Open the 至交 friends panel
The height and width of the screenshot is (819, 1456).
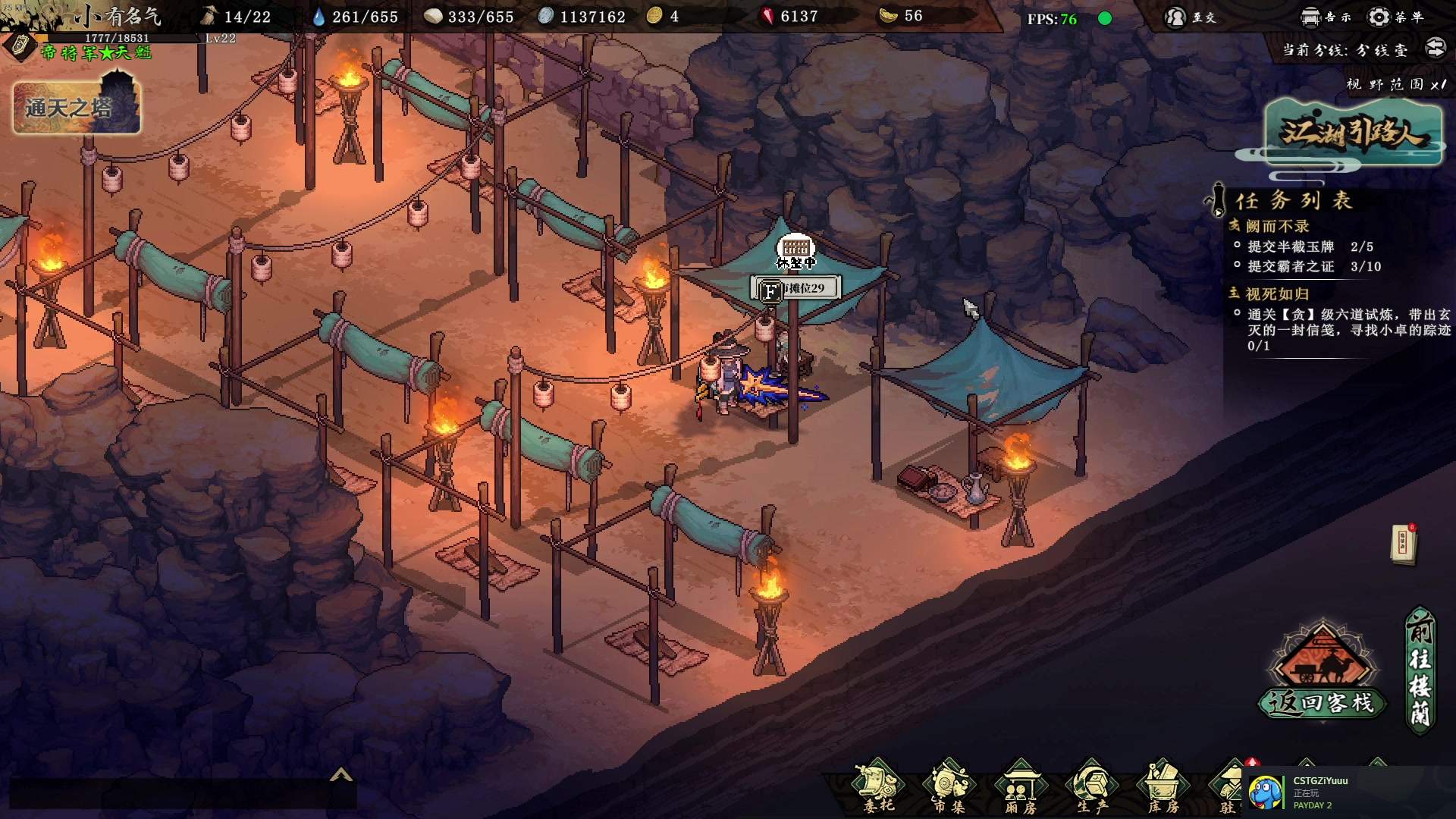[x=1191, y=17]
